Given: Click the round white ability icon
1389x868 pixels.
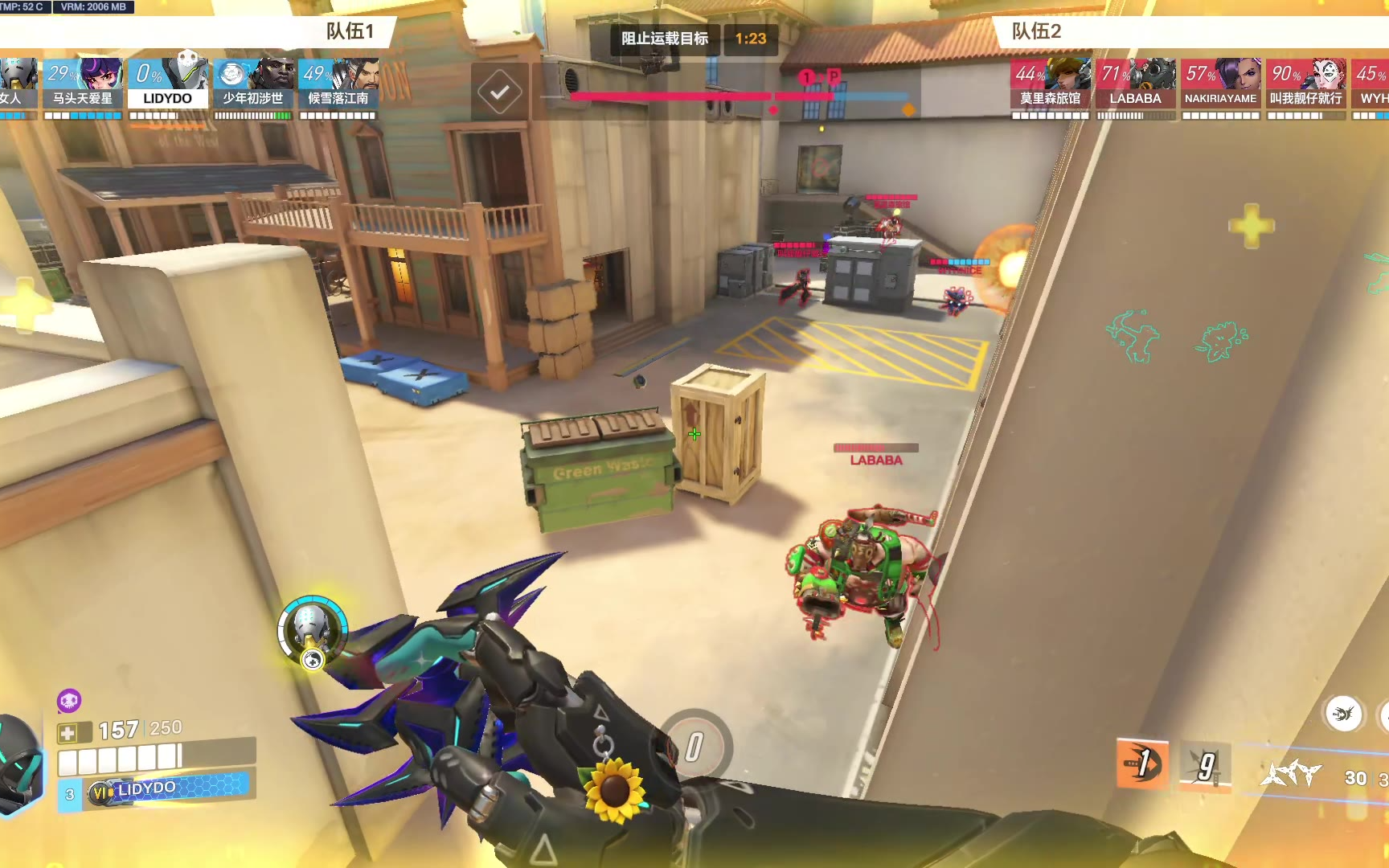Looking at the screenshot, I should (1343, 714).
